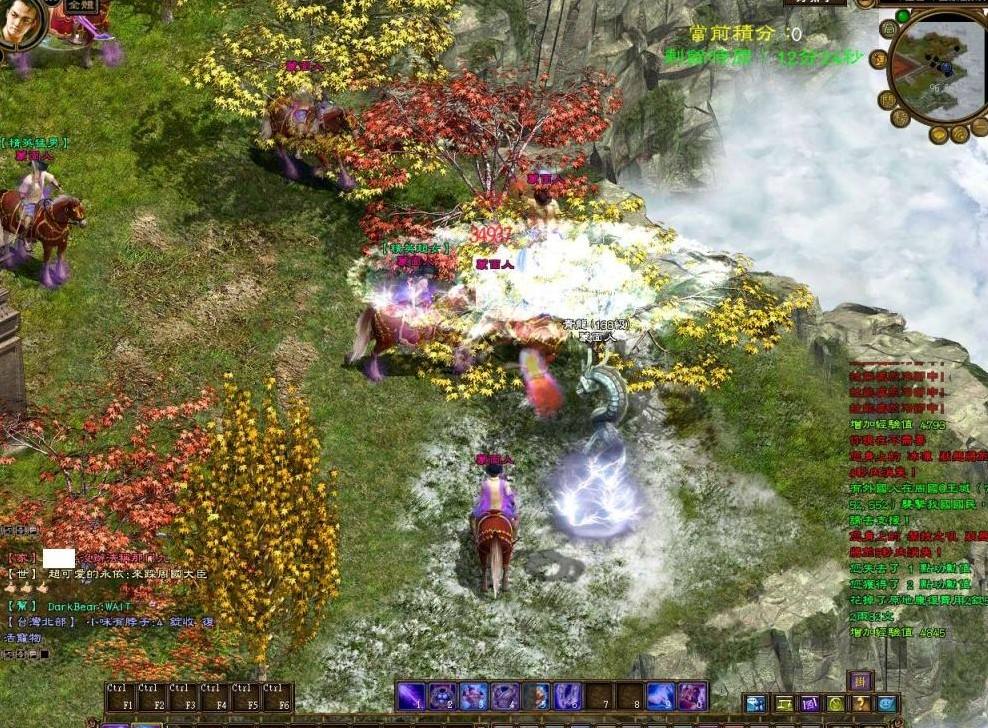Select the skill in hotbar slot 5
988x728 pixels.
pyautogui.click(x=536, y=696)
